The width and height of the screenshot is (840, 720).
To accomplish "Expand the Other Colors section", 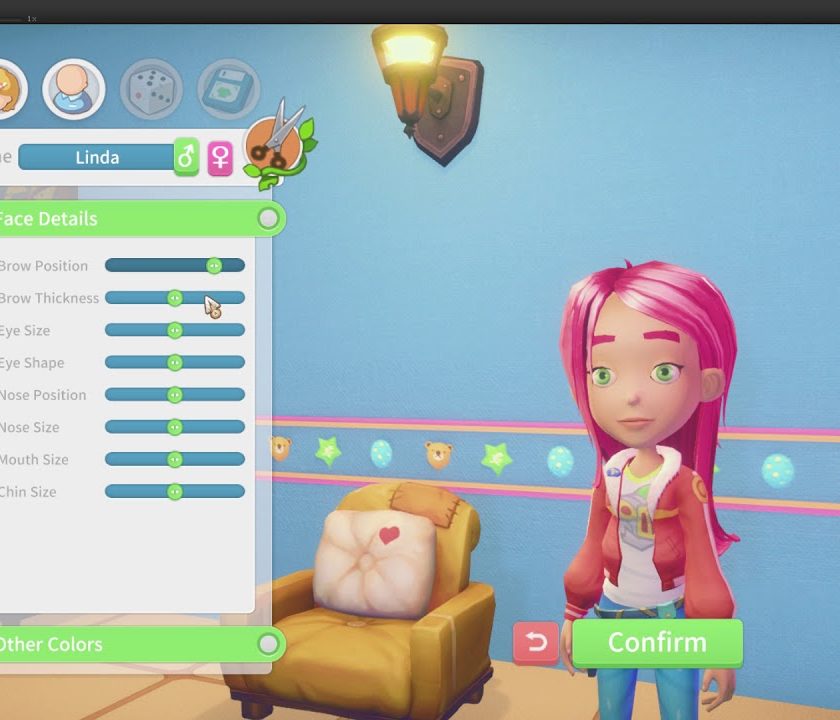I will click(268, 644).
